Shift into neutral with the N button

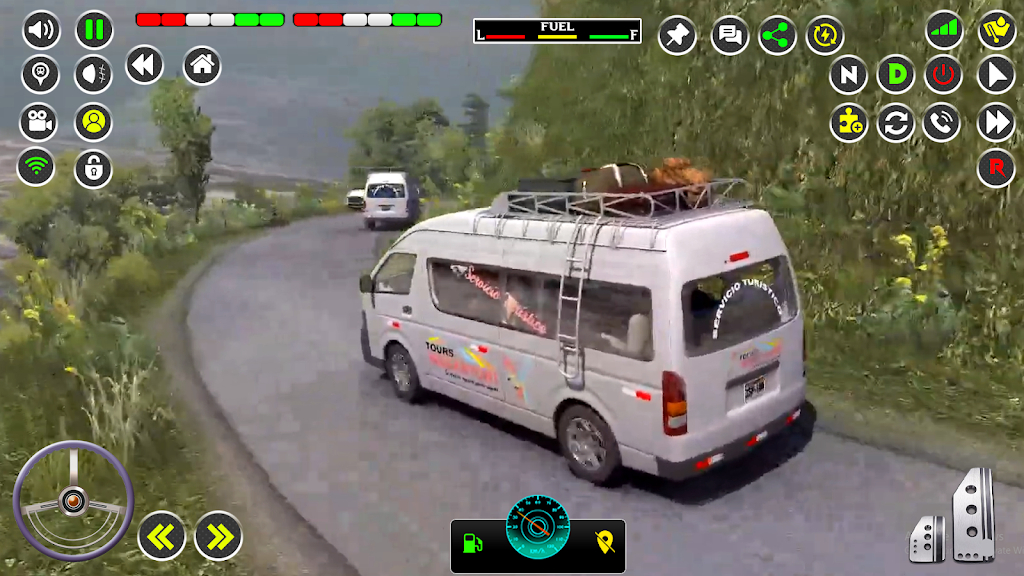[x=848, y=75]
